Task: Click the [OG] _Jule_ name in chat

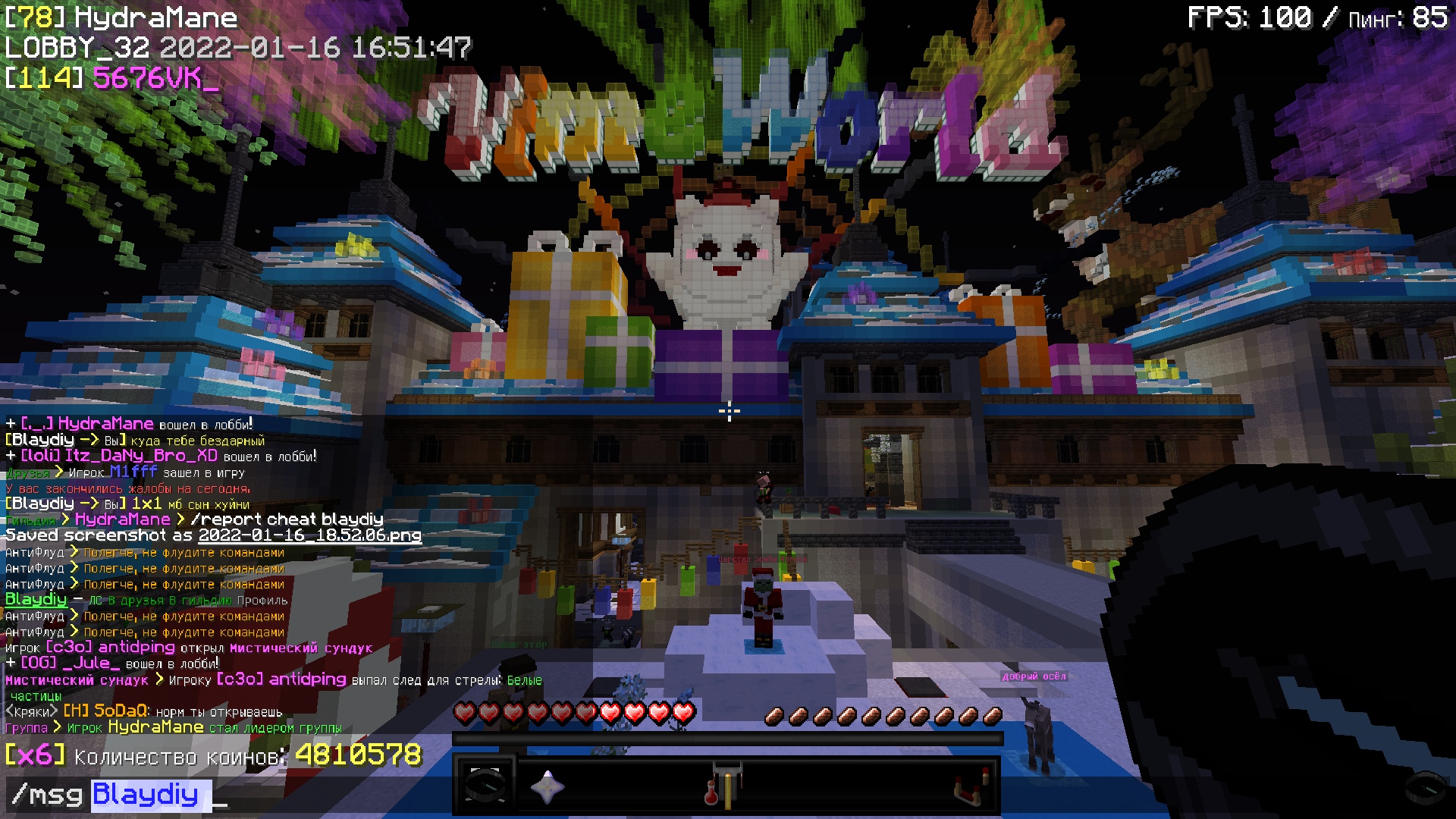Action: (70, 664)
